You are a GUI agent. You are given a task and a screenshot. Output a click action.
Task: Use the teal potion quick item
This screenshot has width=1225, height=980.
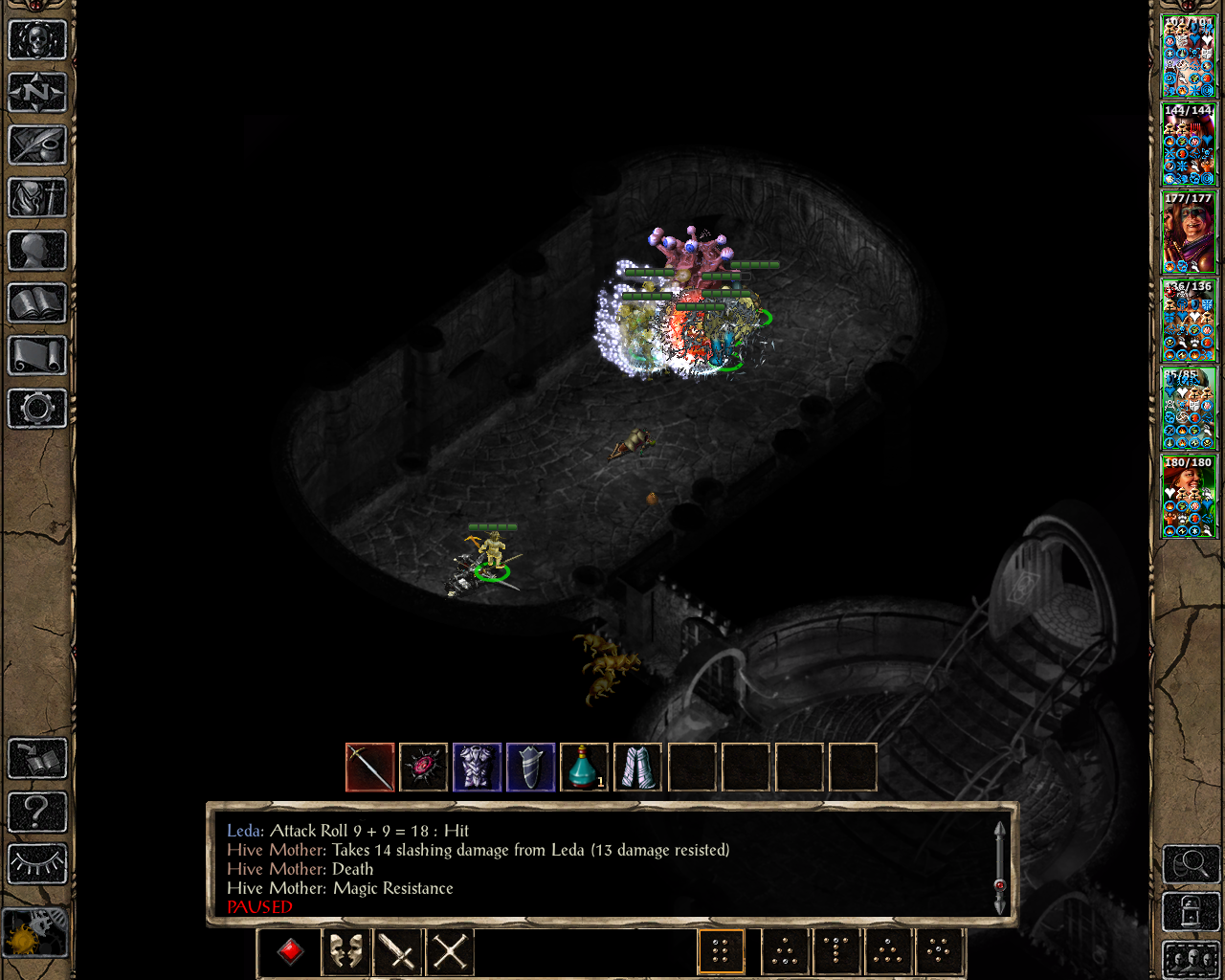point(584,768)
